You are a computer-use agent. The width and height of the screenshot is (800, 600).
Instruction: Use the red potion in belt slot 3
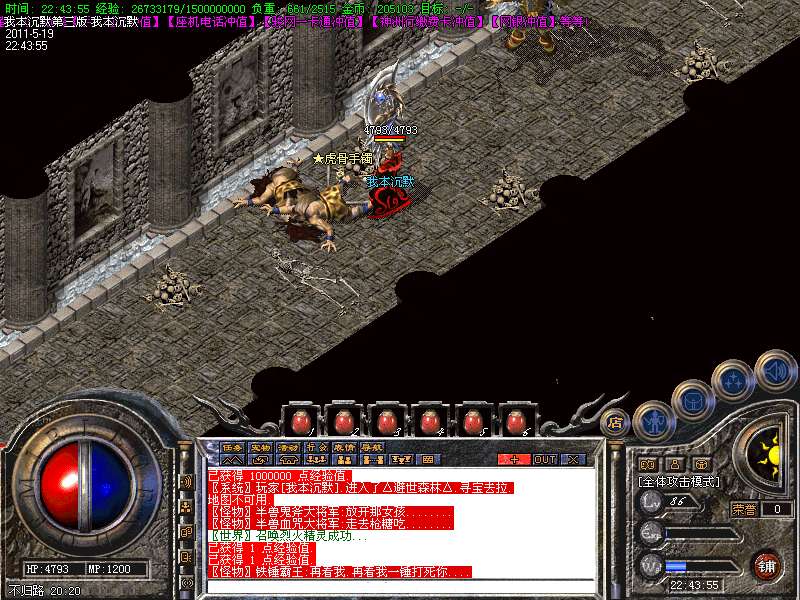pos(387,421)
